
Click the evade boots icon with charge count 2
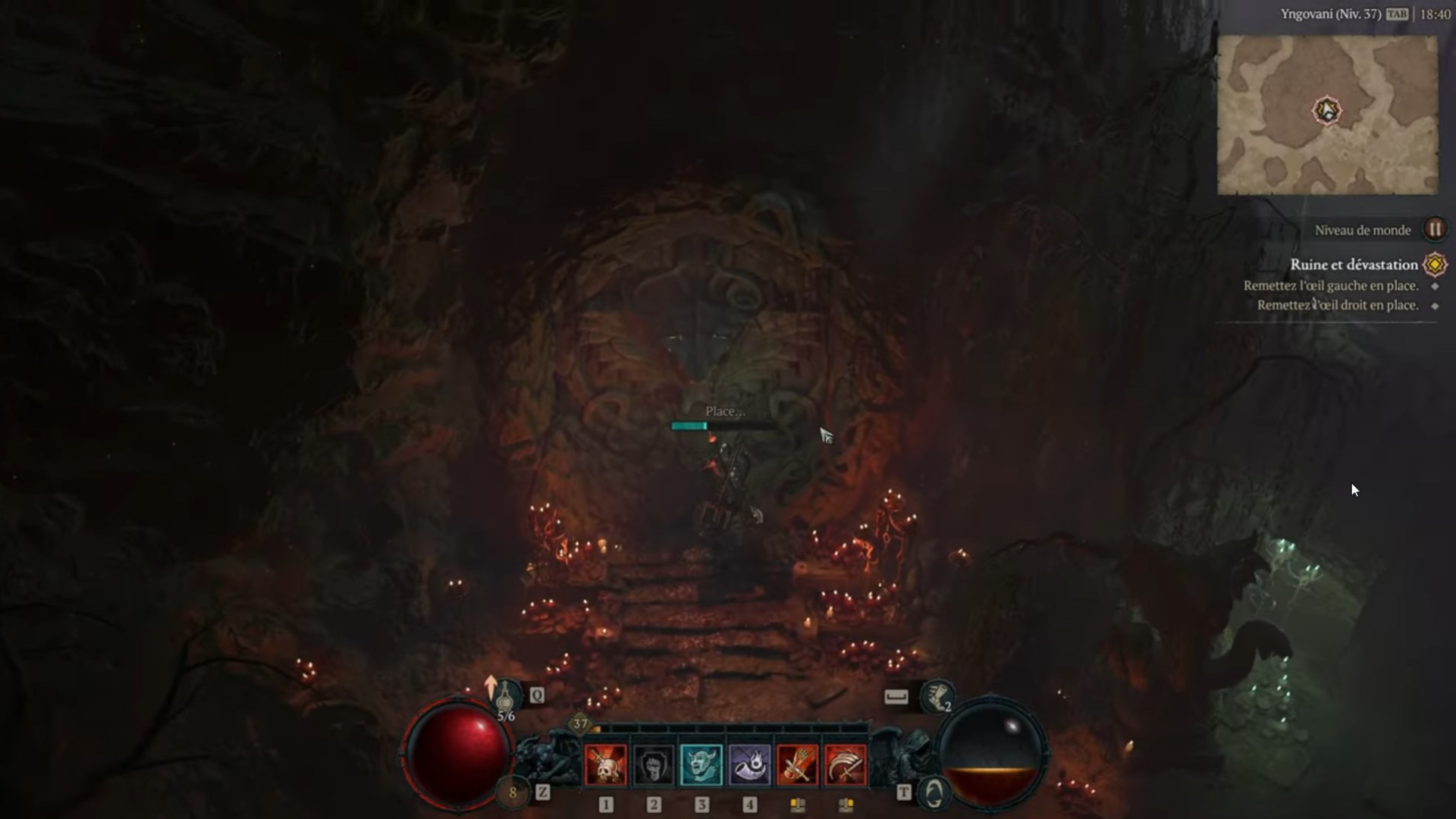click(x=938, y=696)
